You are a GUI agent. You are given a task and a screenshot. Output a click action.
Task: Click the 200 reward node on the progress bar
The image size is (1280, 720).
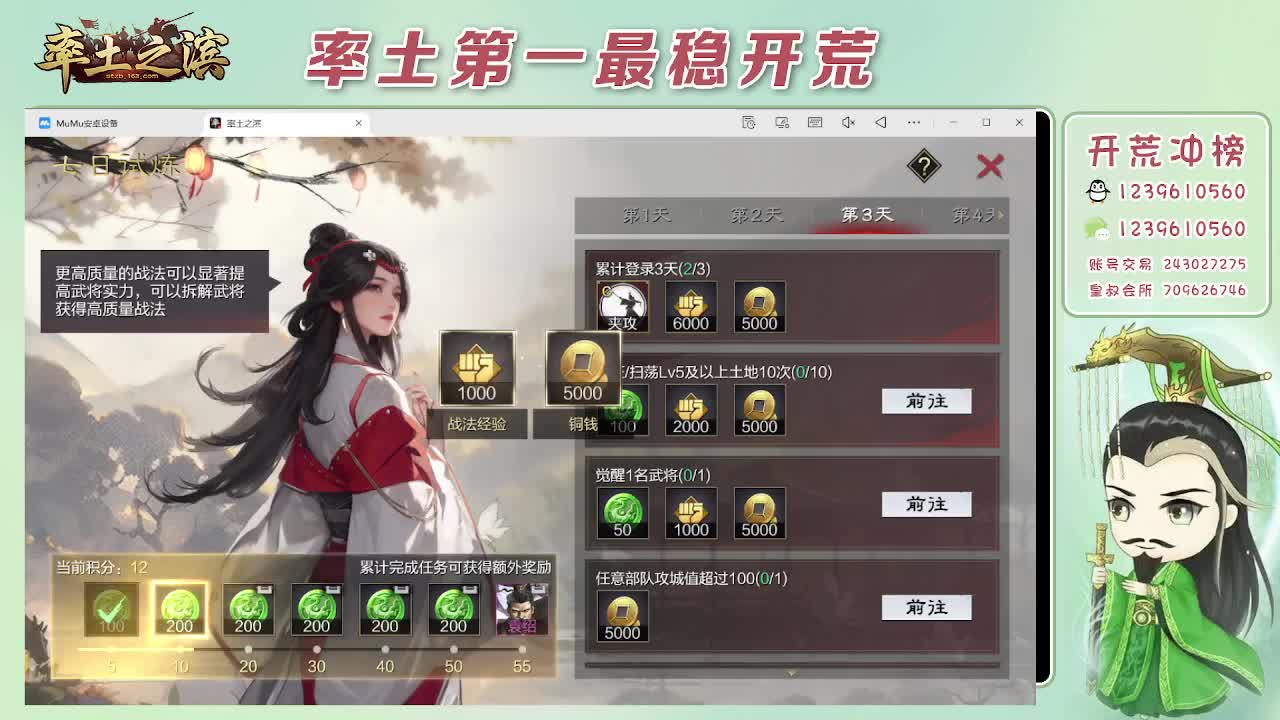(179, 608)
